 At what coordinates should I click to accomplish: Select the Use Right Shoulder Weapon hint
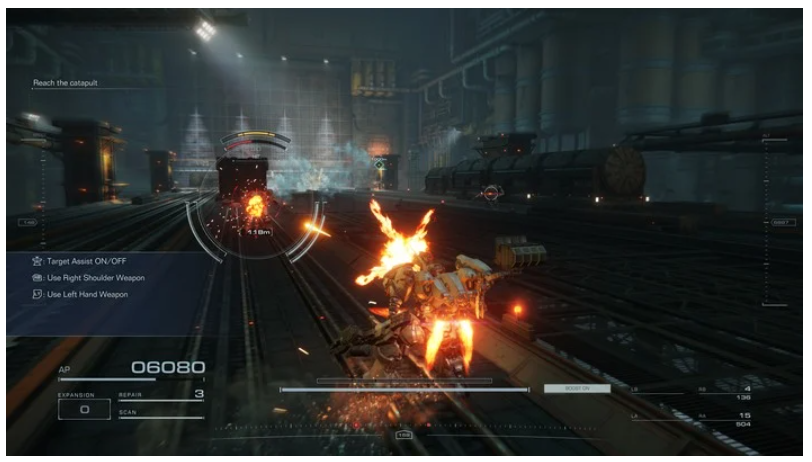click(95, 277)
